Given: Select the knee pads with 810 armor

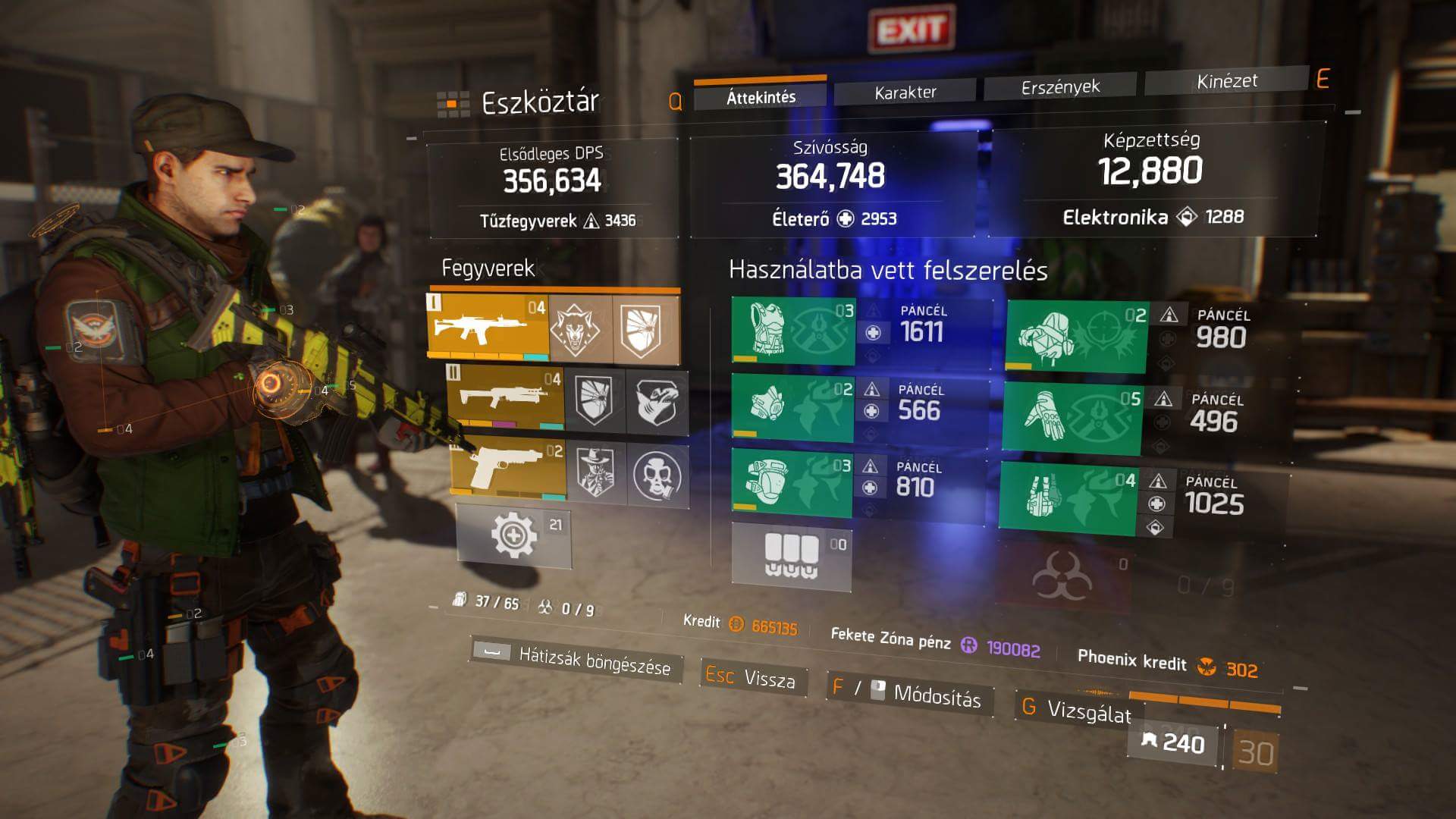Looking at the screenshot, I should coord(791,483).
